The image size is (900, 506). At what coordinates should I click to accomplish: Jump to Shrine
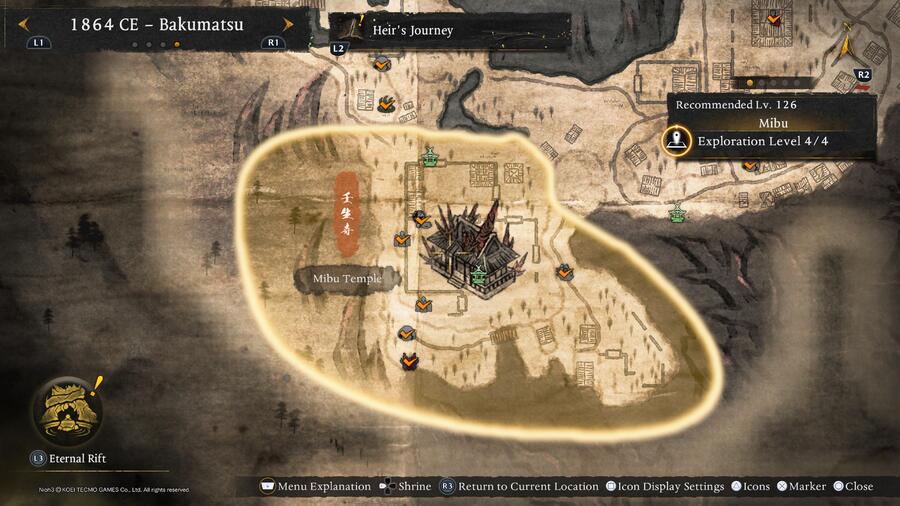[x=405, y=486]
